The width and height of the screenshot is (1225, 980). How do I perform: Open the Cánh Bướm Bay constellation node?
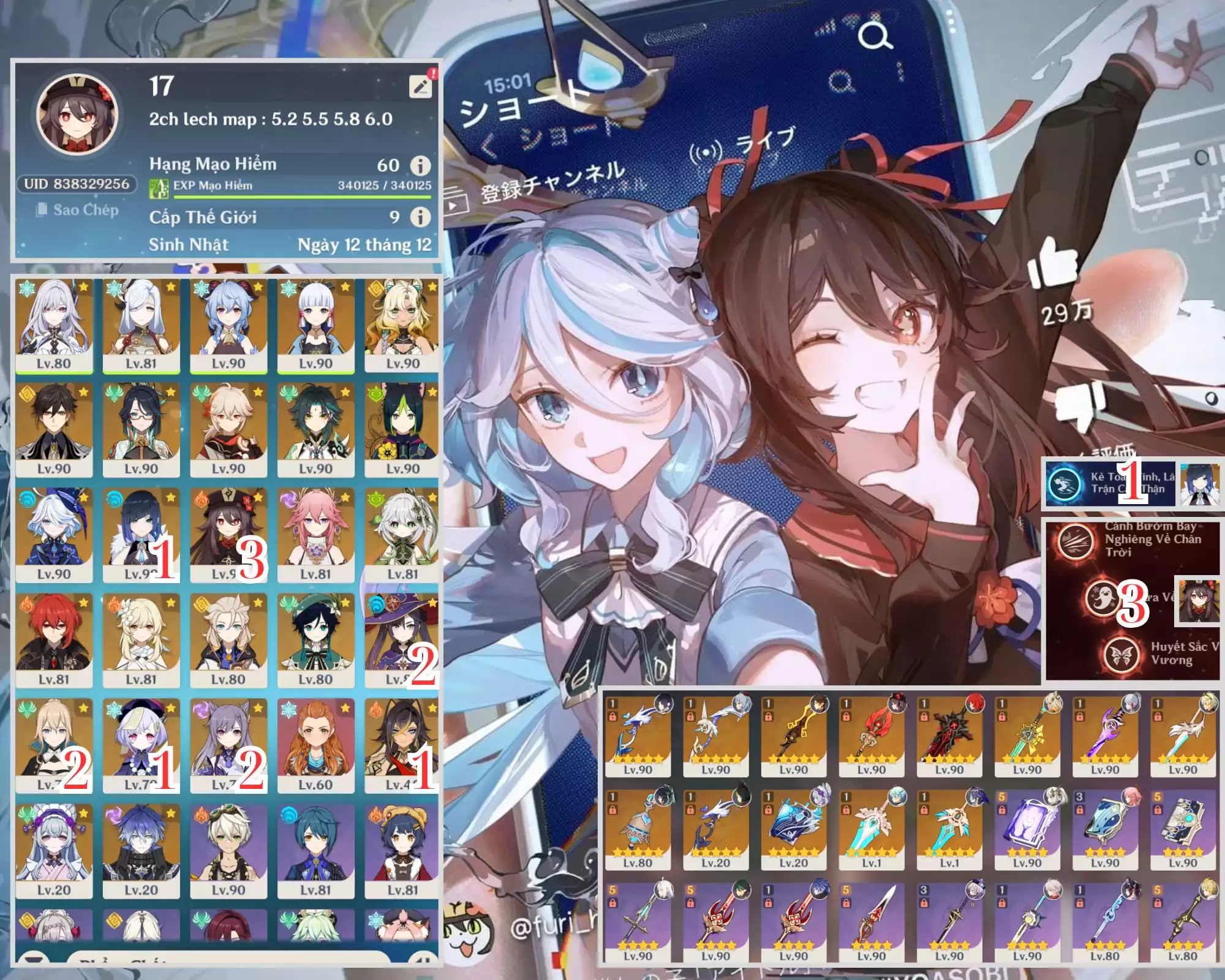click(1075, 540)
